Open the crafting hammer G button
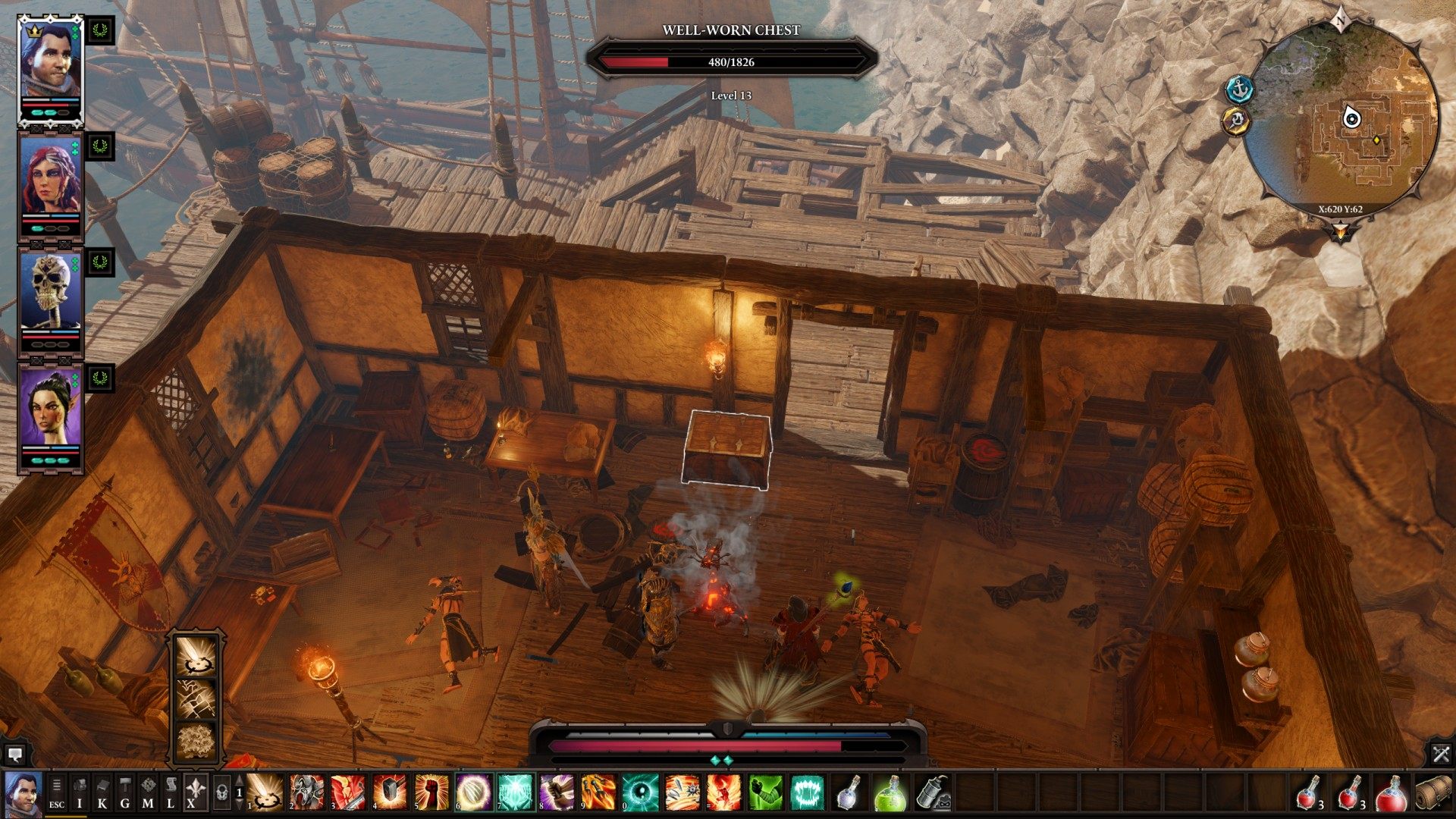 125,793
